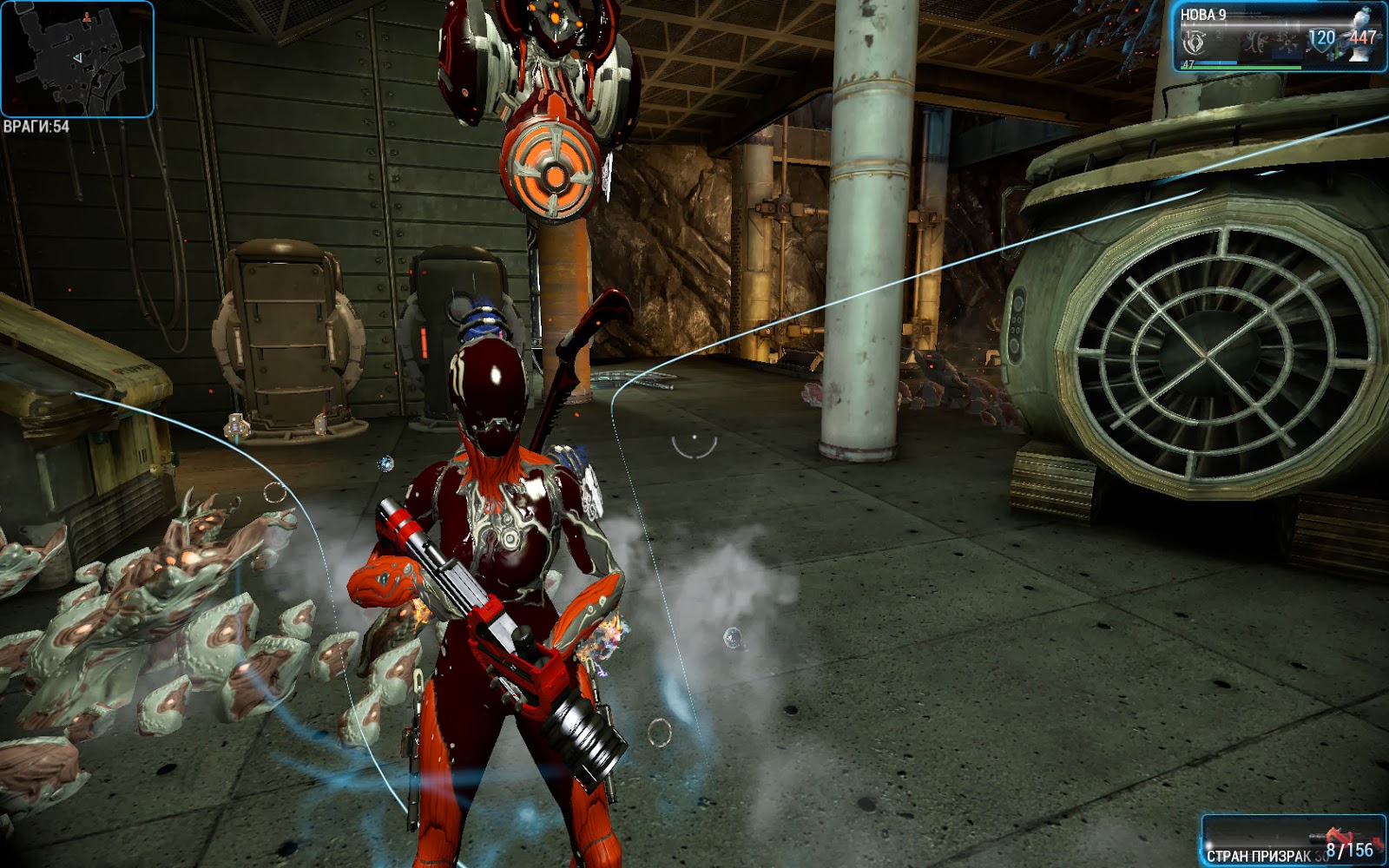Trigger the fourth ability, Molecular Prime
The image size is (1389, 868).
pyautogui.click(x=1288, y=41)
